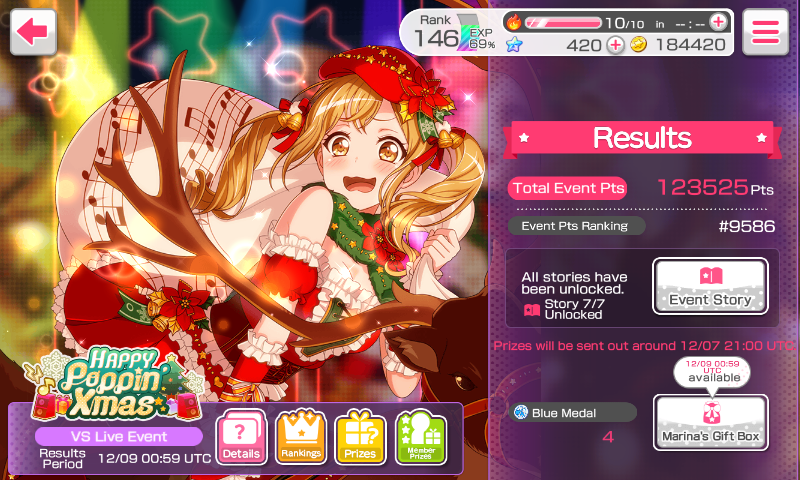Show event Details
Image resolution: width=800 pixels, height=480 pixels.
tap(241, 437)
